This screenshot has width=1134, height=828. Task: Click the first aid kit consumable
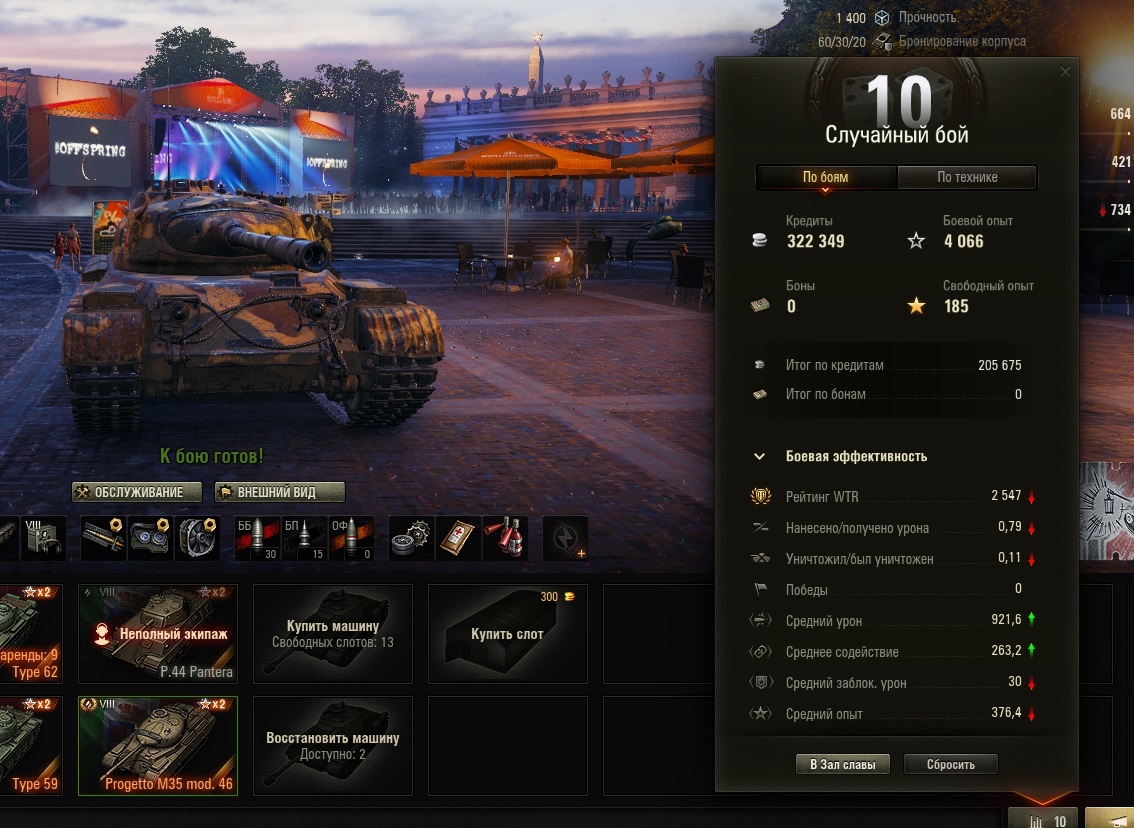pos(457,538)
